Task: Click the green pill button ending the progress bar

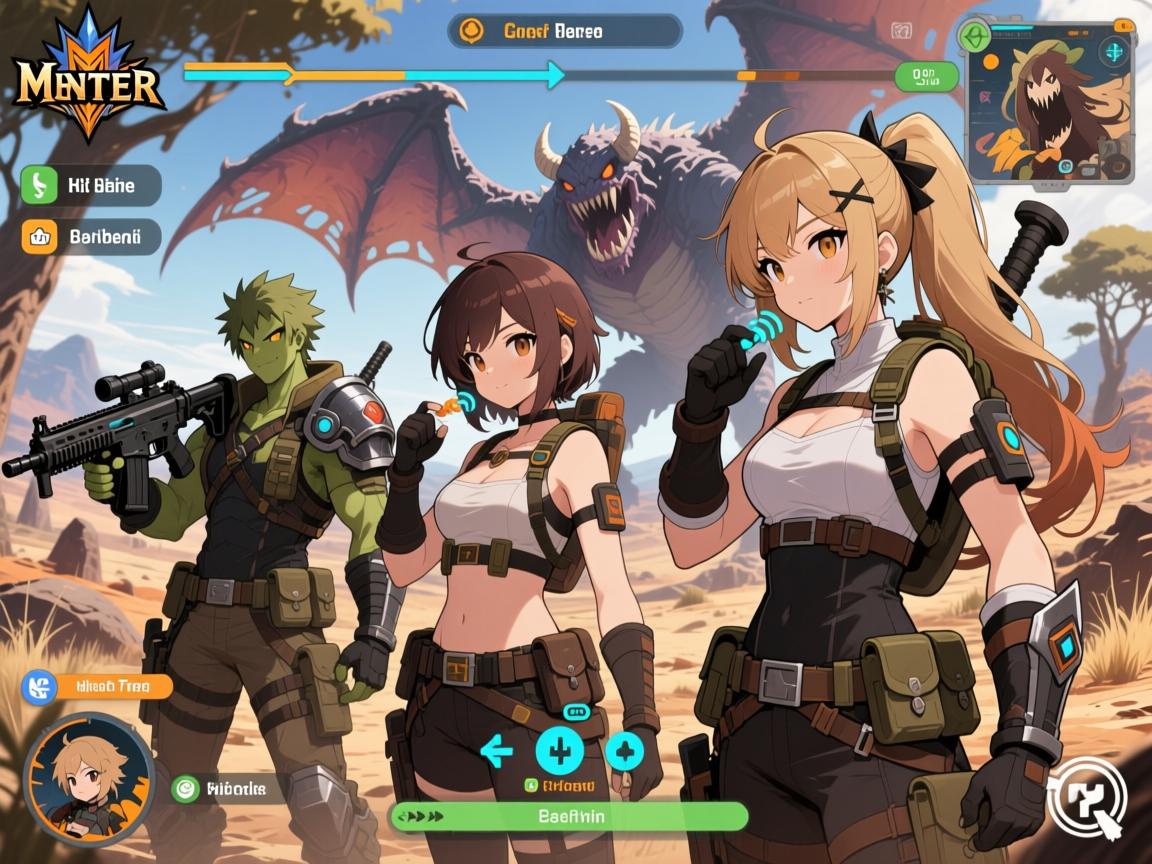Action: coord(927,75)
